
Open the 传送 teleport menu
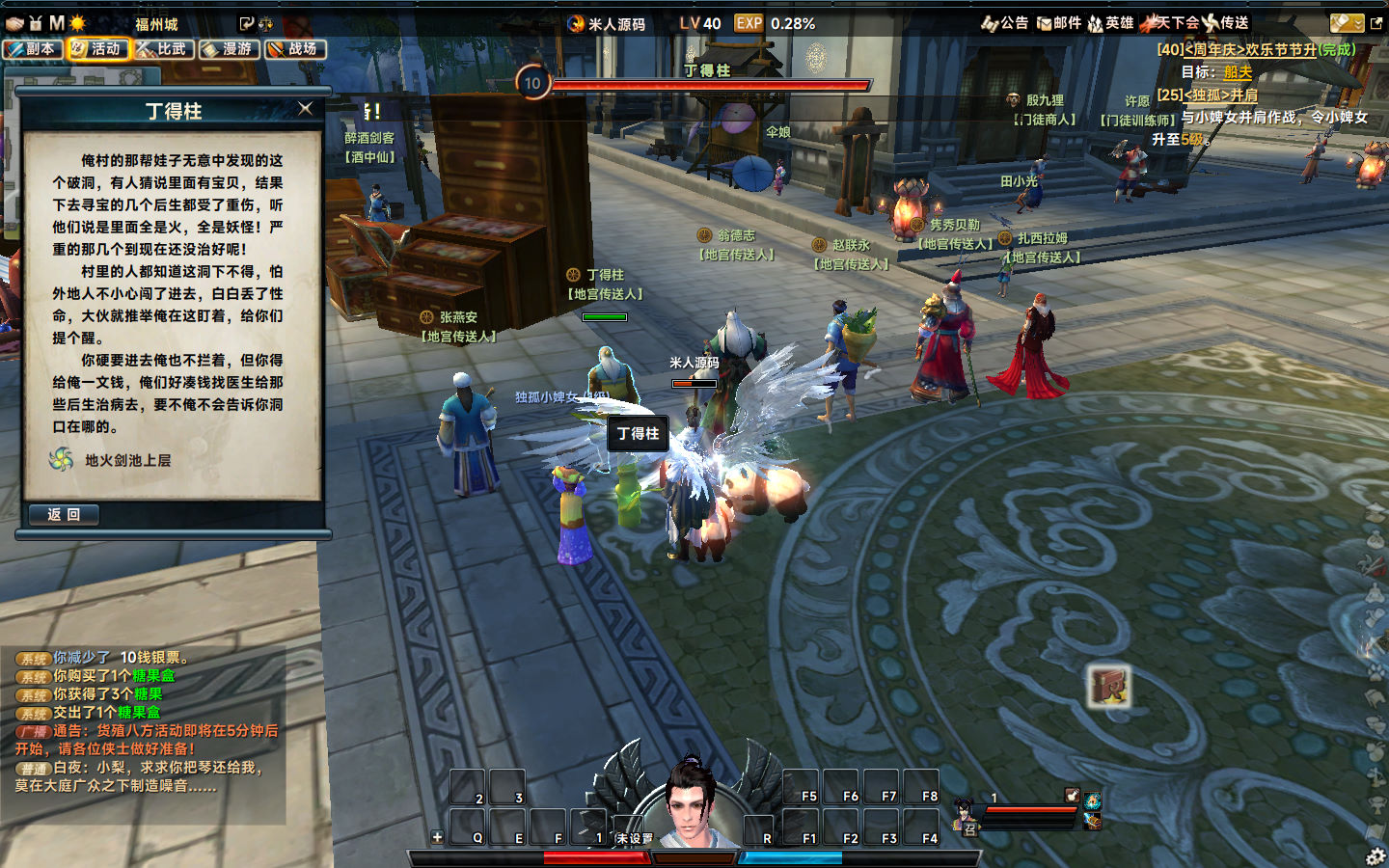(x=1227, y=23)
